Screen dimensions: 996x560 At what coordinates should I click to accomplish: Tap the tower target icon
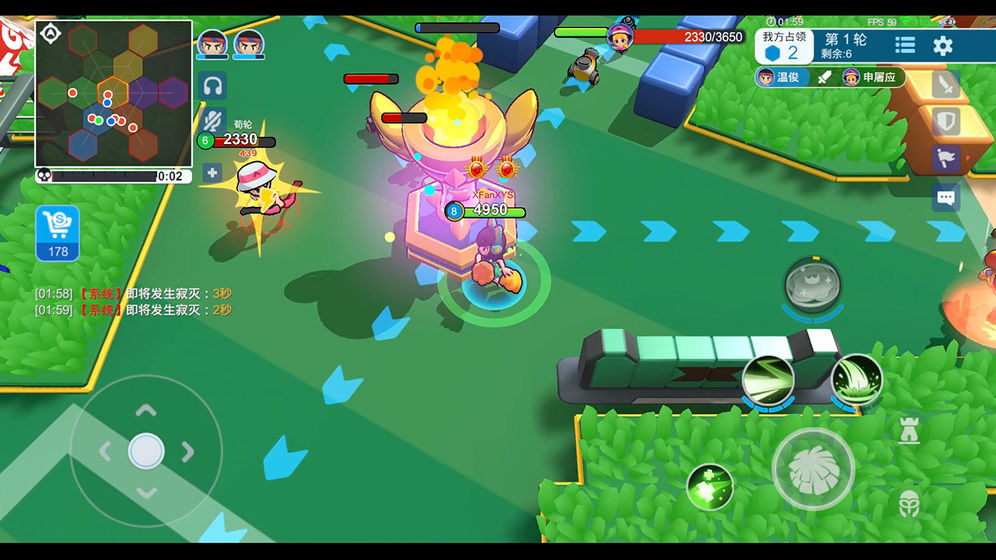(x=909, y=431)
